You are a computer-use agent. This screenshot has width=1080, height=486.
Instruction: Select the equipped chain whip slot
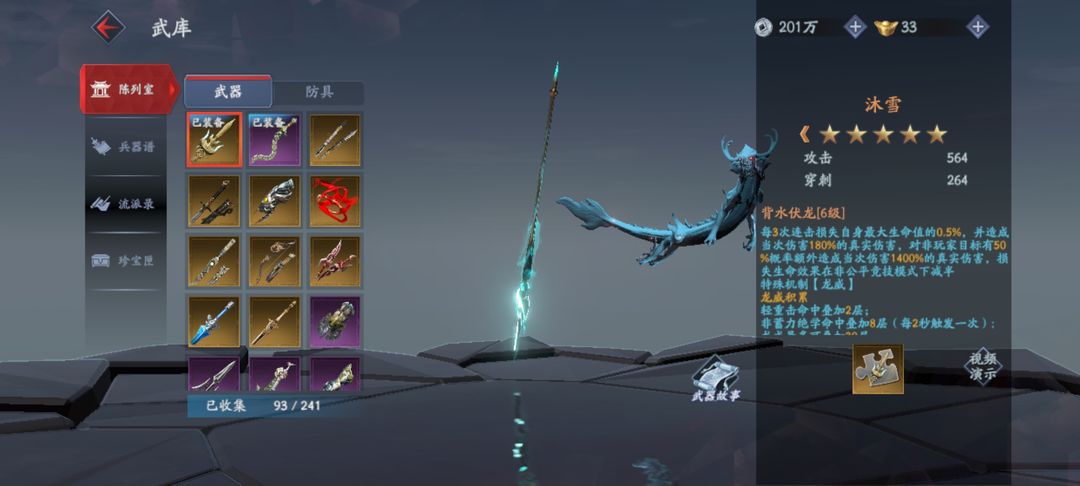click(274, 139)
